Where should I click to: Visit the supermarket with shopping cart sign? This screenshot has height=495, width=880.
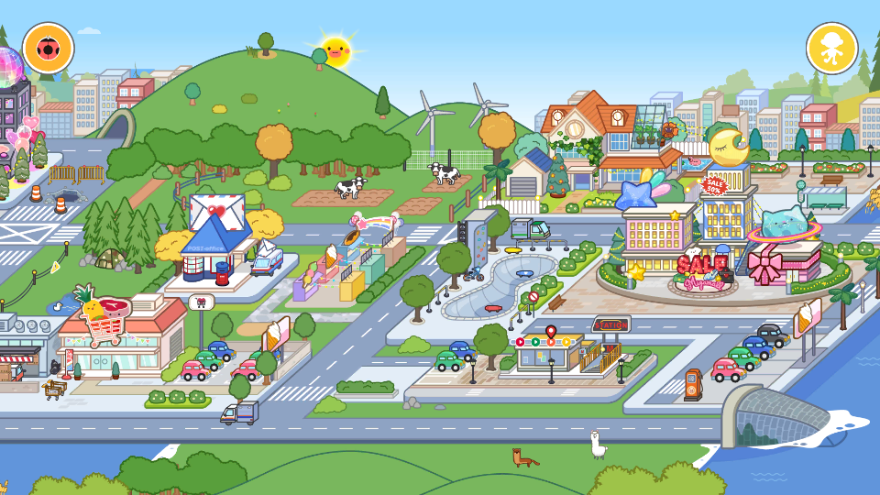point(120,335)
